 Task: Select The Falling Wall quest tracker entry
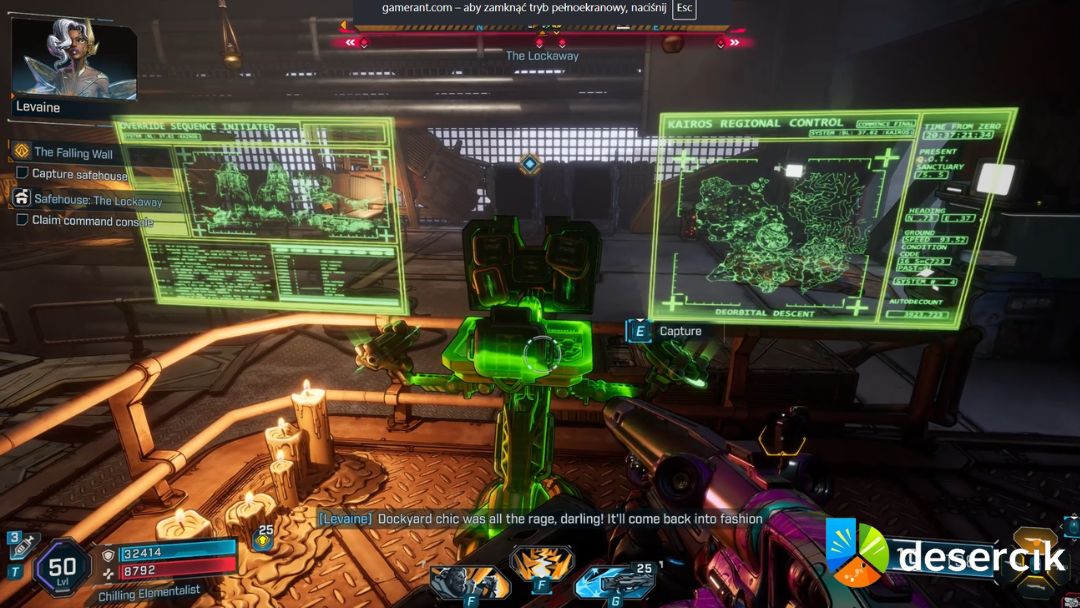click(x=73, y=153)
